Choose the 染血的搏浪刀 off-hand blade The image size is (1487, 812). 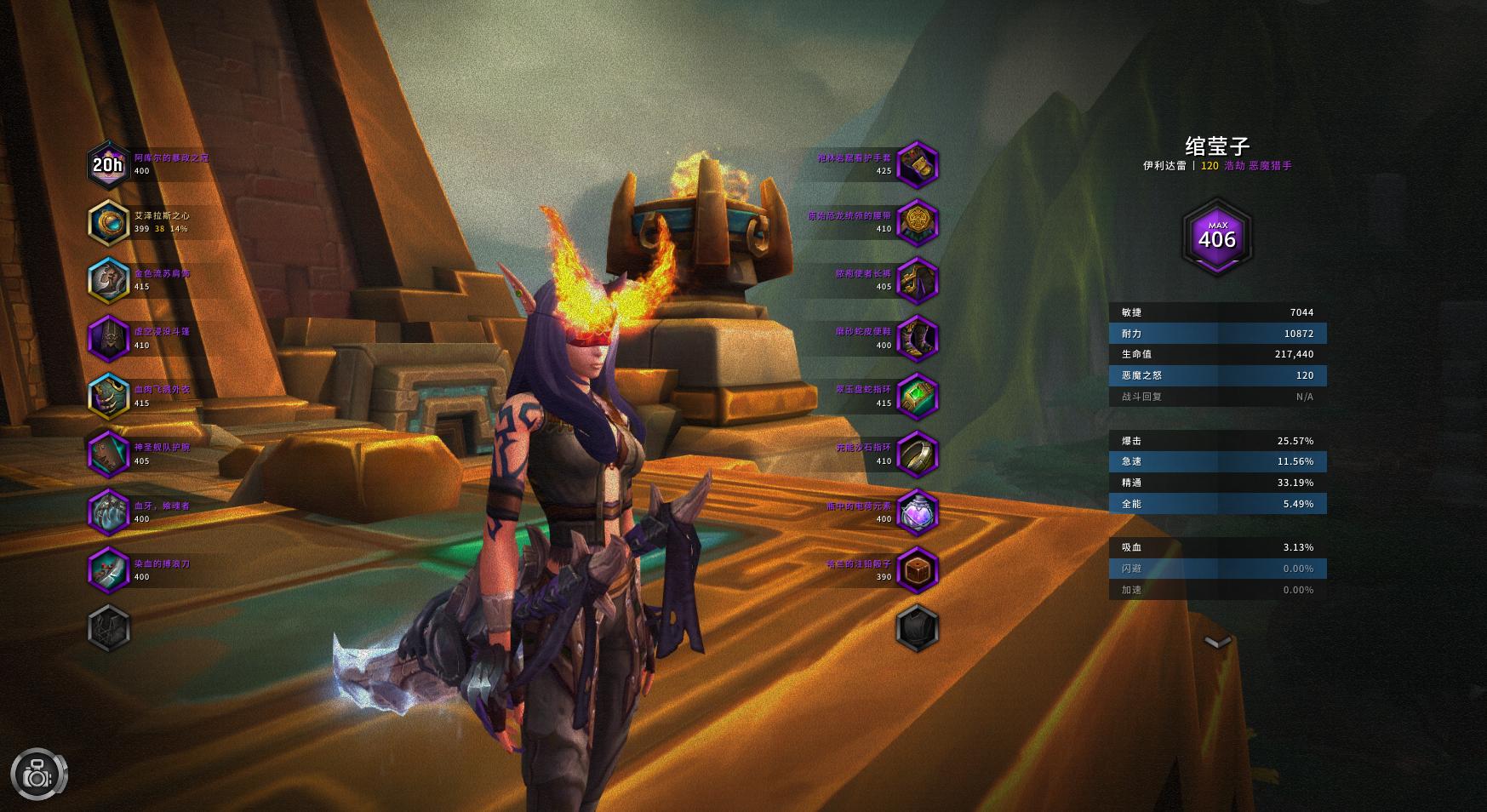click(108, 569)
